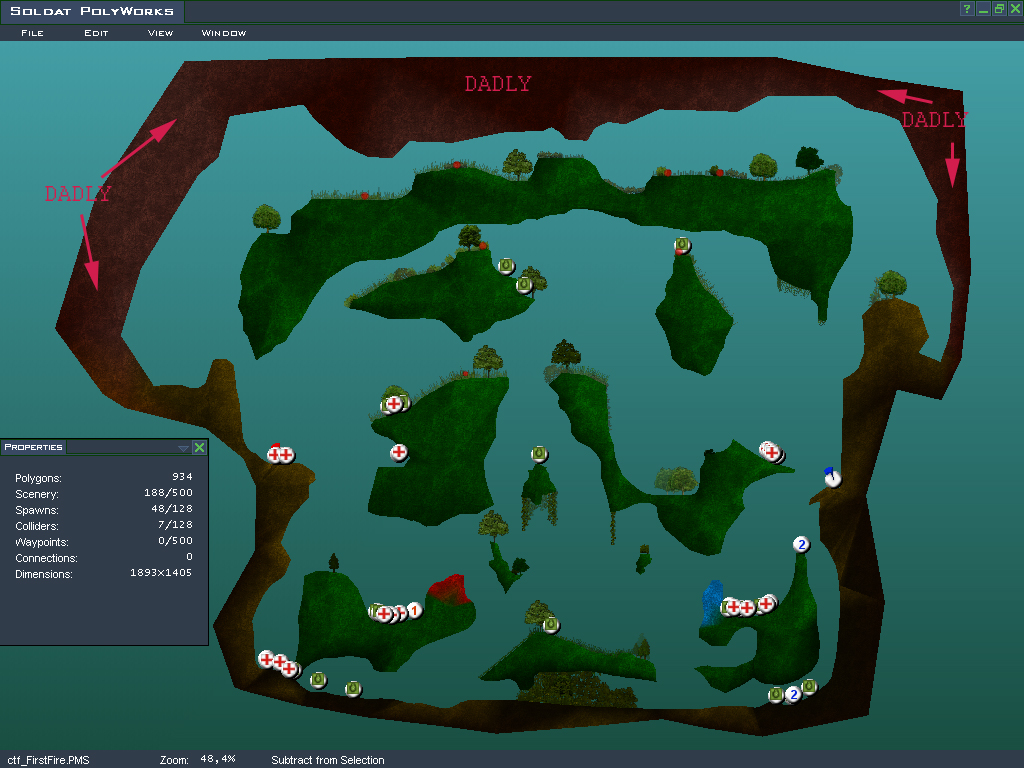Minimize the Soldat PolyWorks window

983,9
